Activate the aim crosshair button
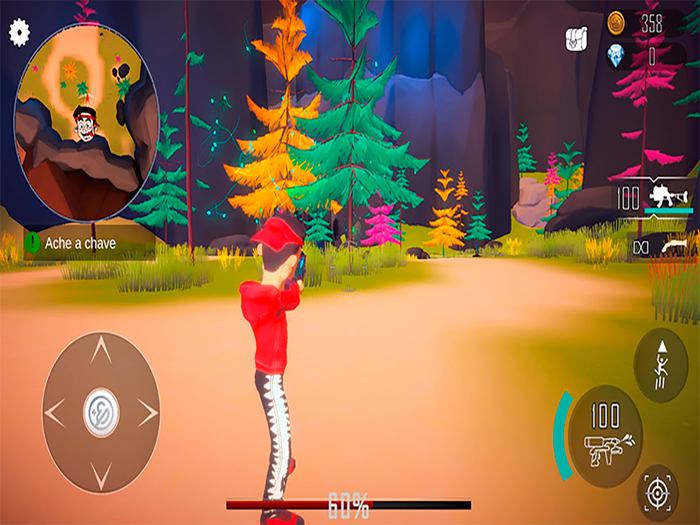 [657, 492]
